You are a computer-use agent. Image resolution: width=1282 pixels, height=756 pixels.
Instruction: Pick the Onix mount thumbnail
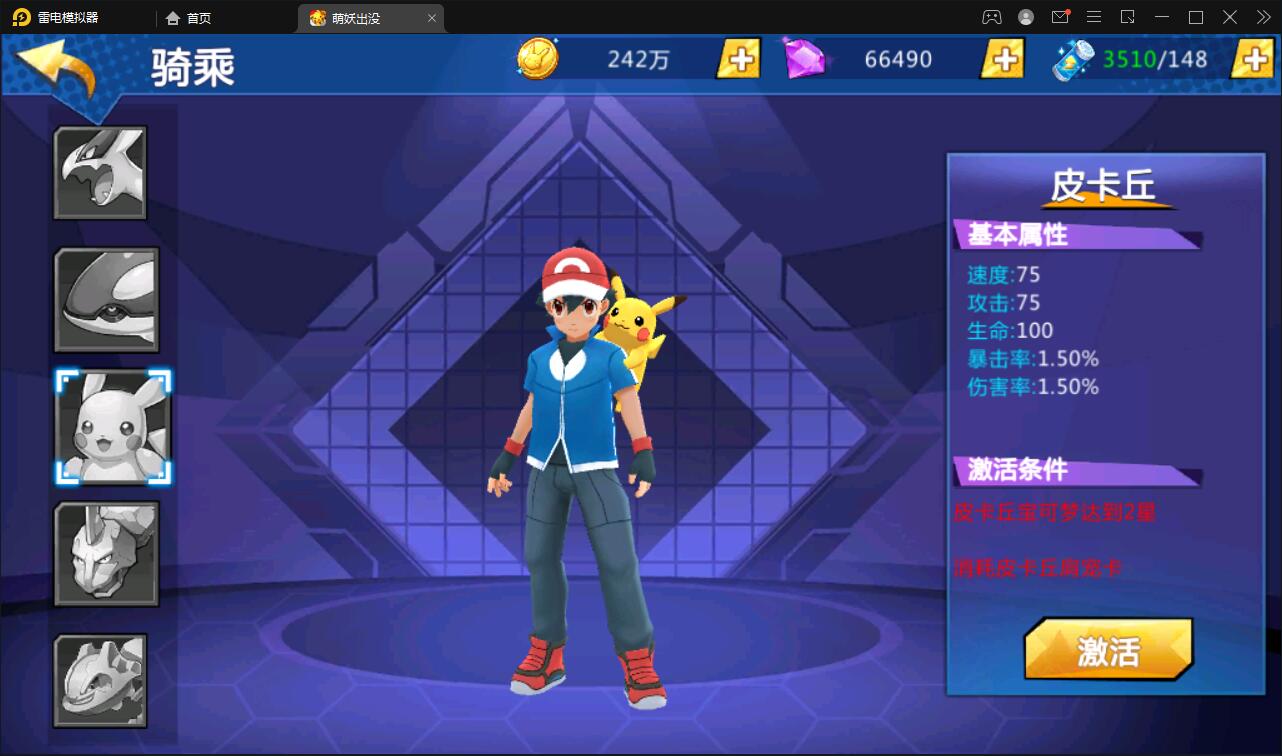point(107,553)
